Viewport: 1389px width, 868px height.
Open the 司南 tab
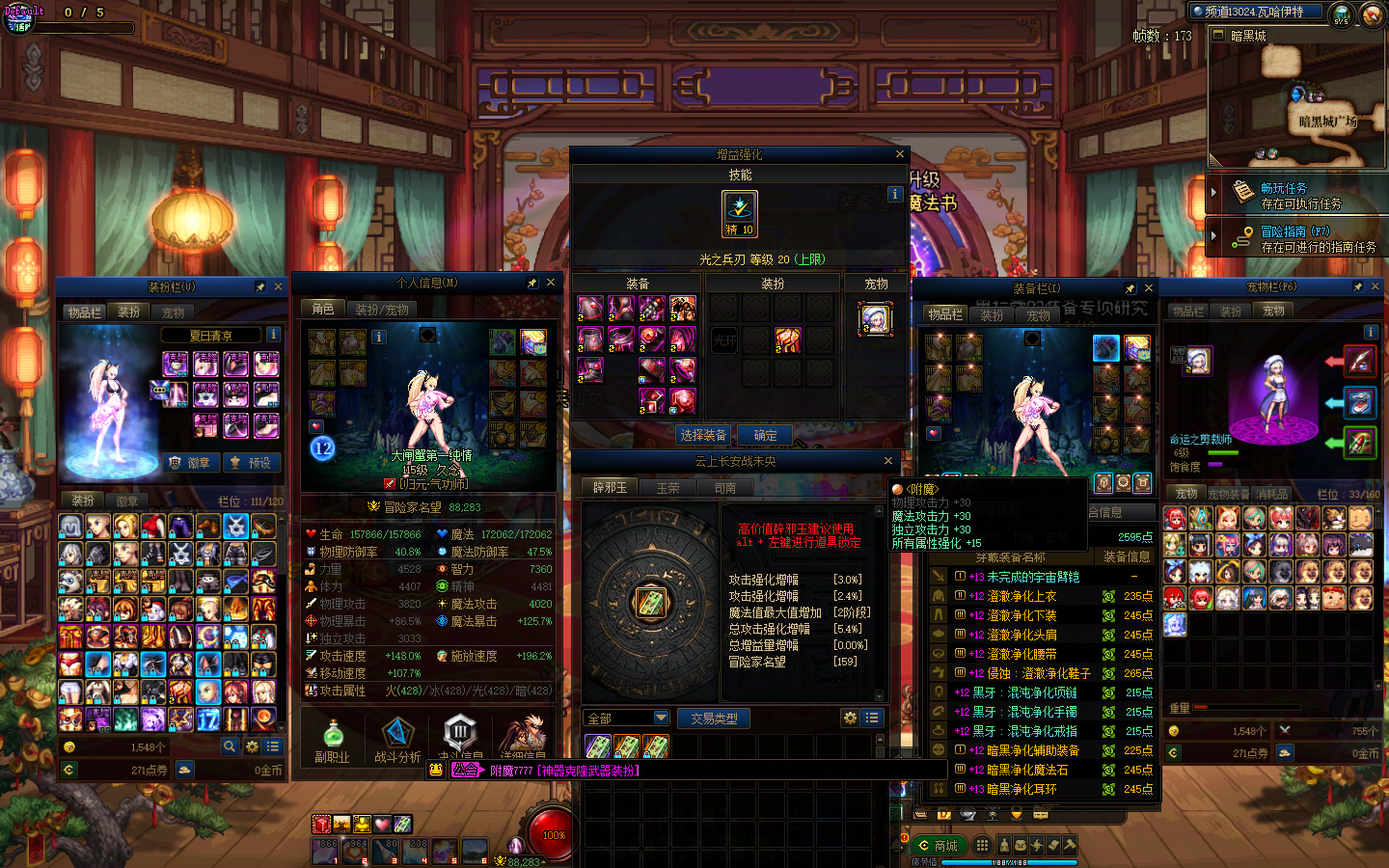pyautogui.click(x=725, y=488)
